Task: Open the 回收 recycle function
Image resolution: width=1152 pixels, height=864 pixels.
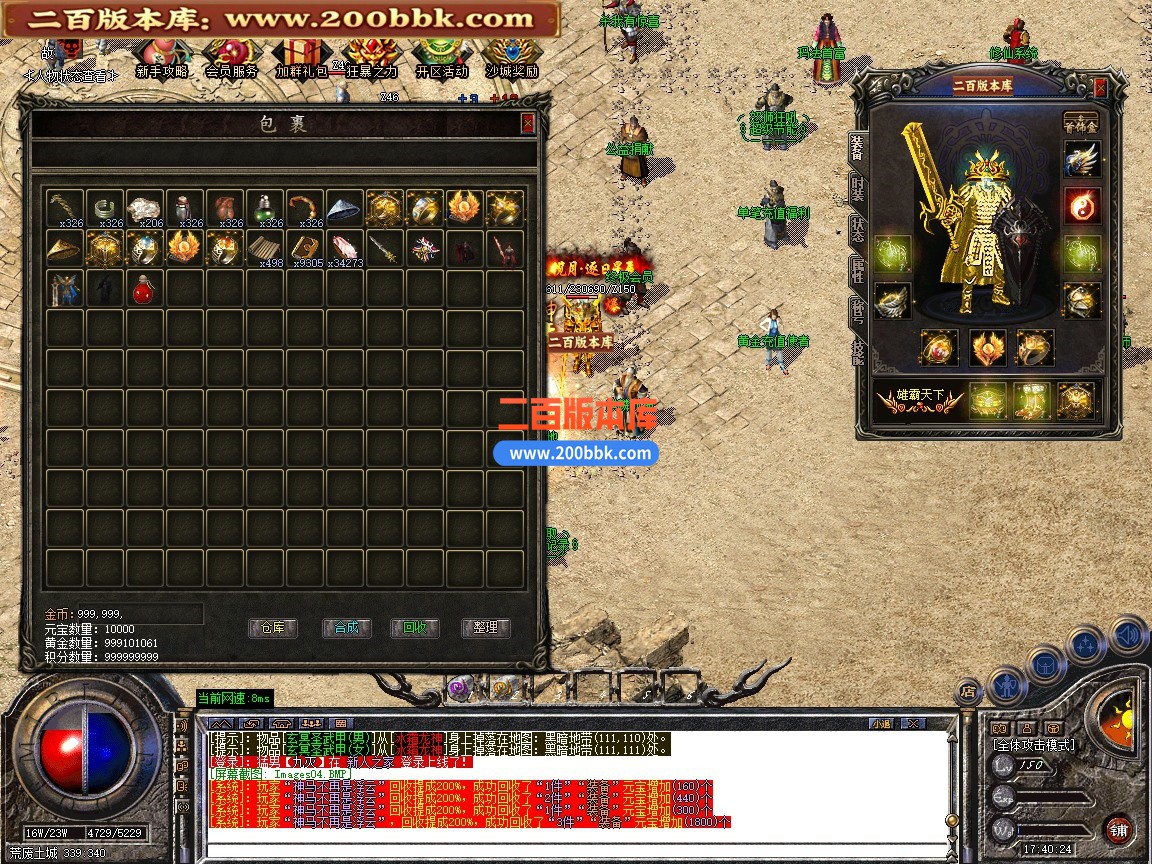Action: point(415,628)
